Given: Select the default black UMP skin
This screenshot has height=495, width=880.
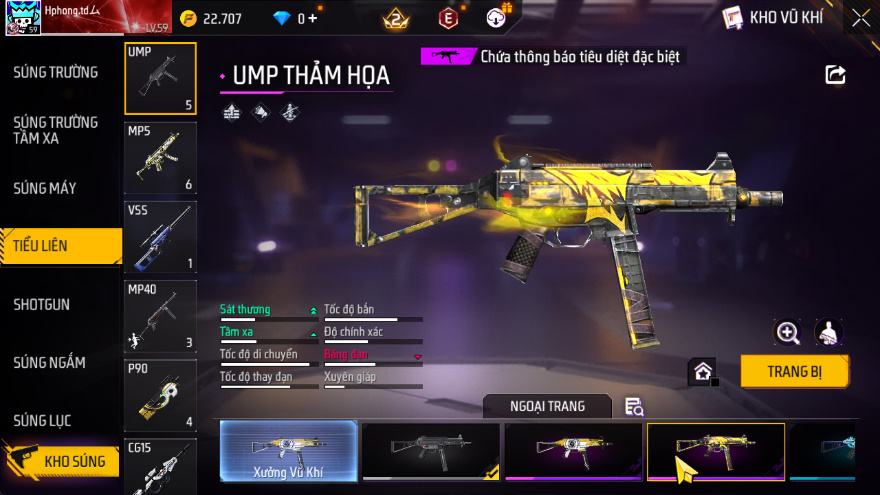Looking at the screenshot, I should [x=431, y=451].
